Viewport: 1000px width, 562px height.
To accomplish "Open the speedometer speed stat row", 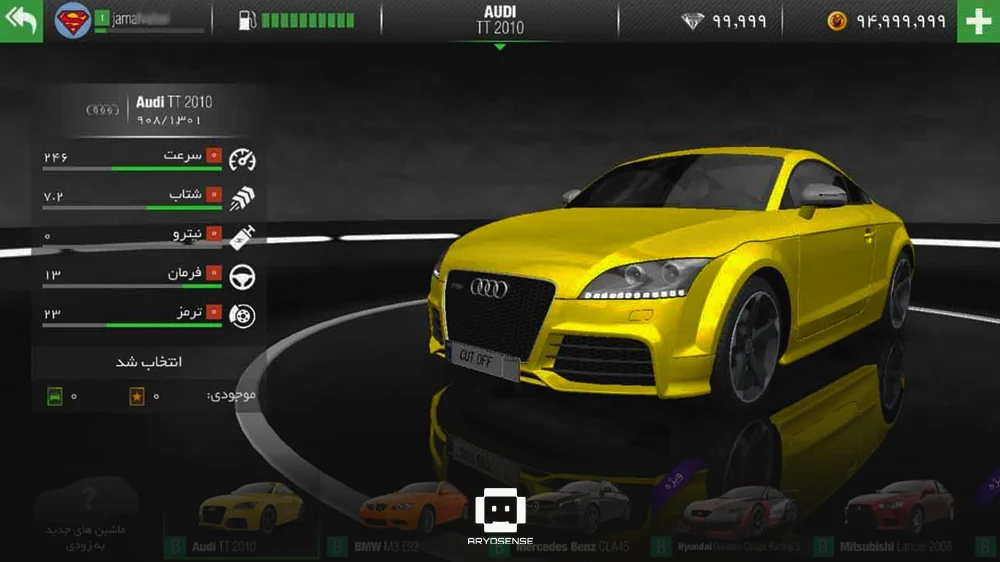I will point(149,159).
